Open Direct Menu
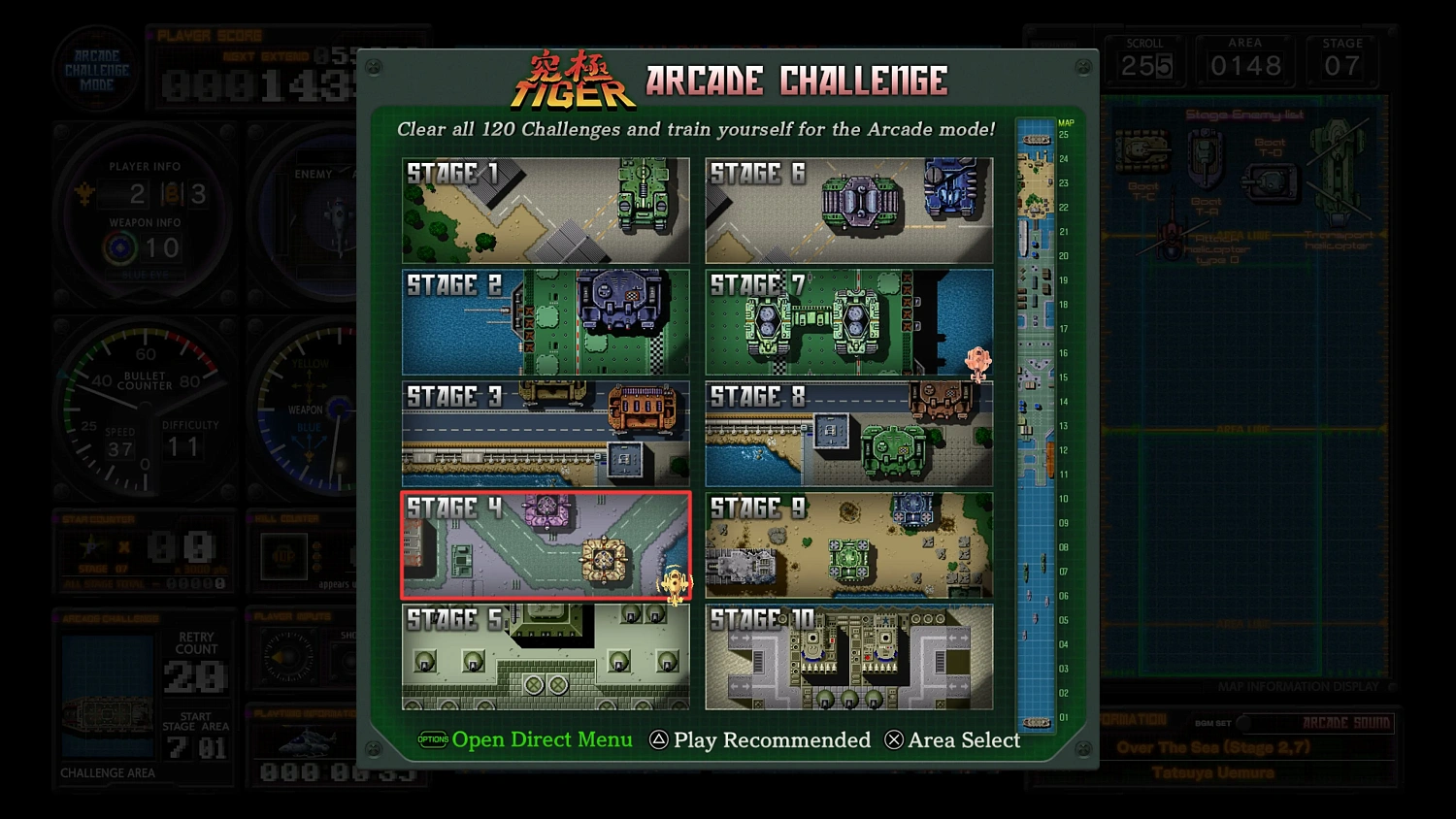 click(x=542, y=739)
